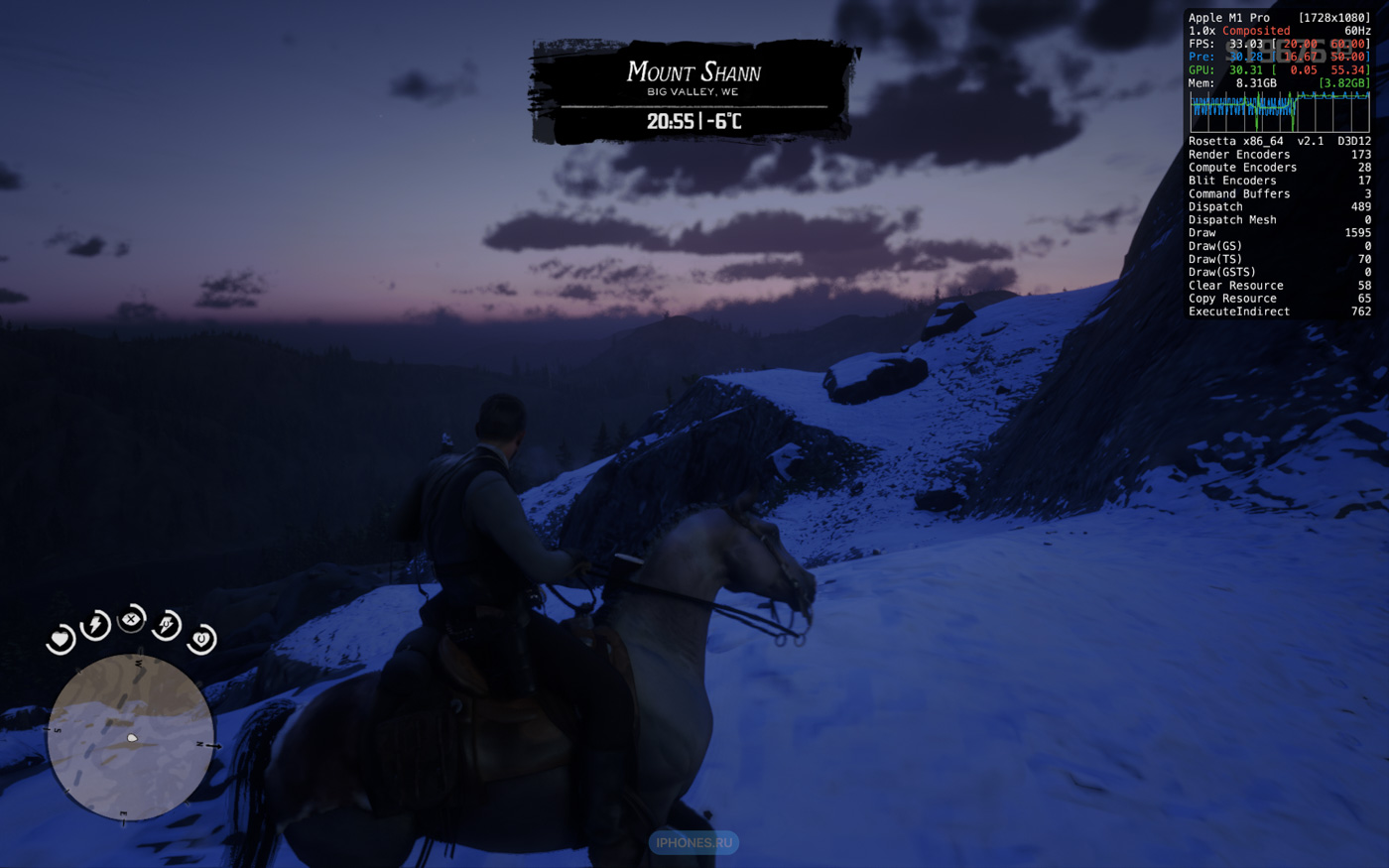Viewport: 1389px width, 868px height.
Task: Click the lightning bolt stamina core
Action: click(95, 624)
